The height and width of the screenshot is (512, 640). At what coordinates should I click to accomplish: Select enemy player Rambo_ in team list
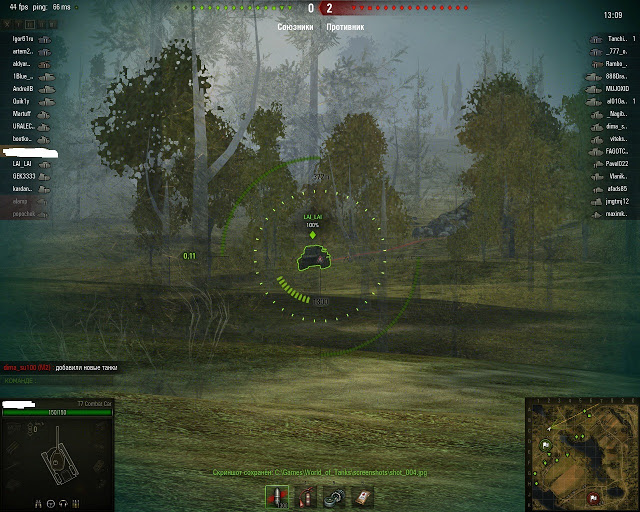(615, 63)
